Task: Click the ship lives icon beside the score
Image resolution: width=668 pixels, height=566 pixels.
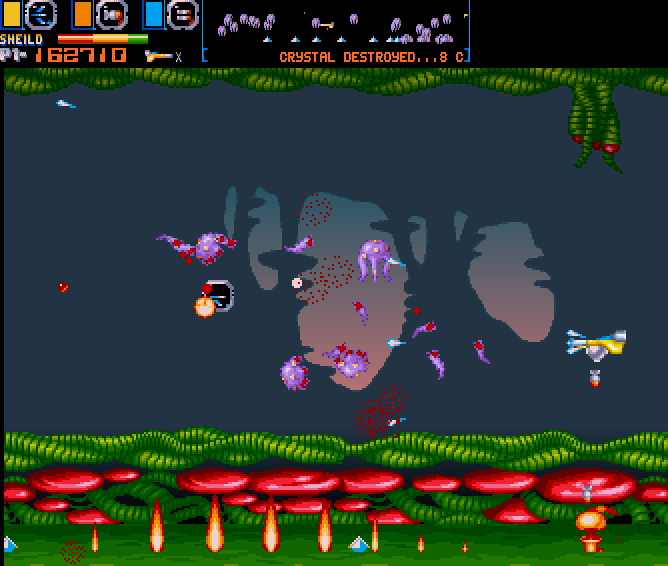Action: tap(158, 56)
